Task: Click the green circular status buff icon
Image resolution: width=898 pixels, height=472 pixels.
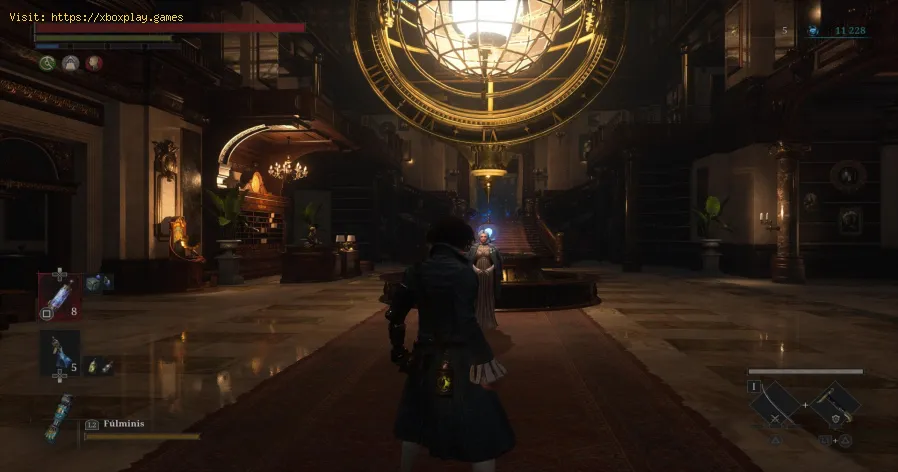Action: coord(46,63)
